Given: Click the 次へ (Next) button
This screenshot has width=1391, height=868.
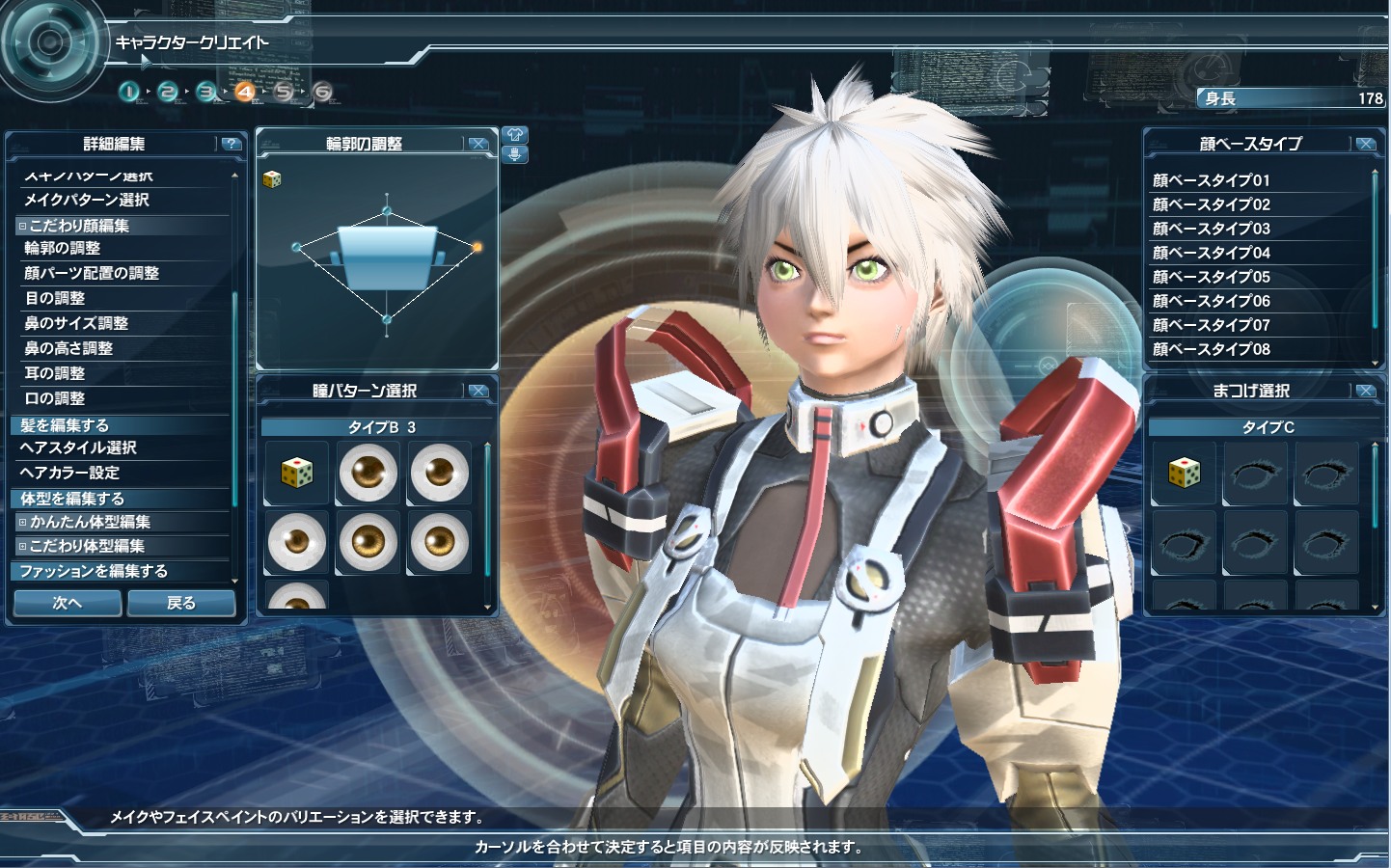Looking at the screenshot, I should tap(68, 603).
